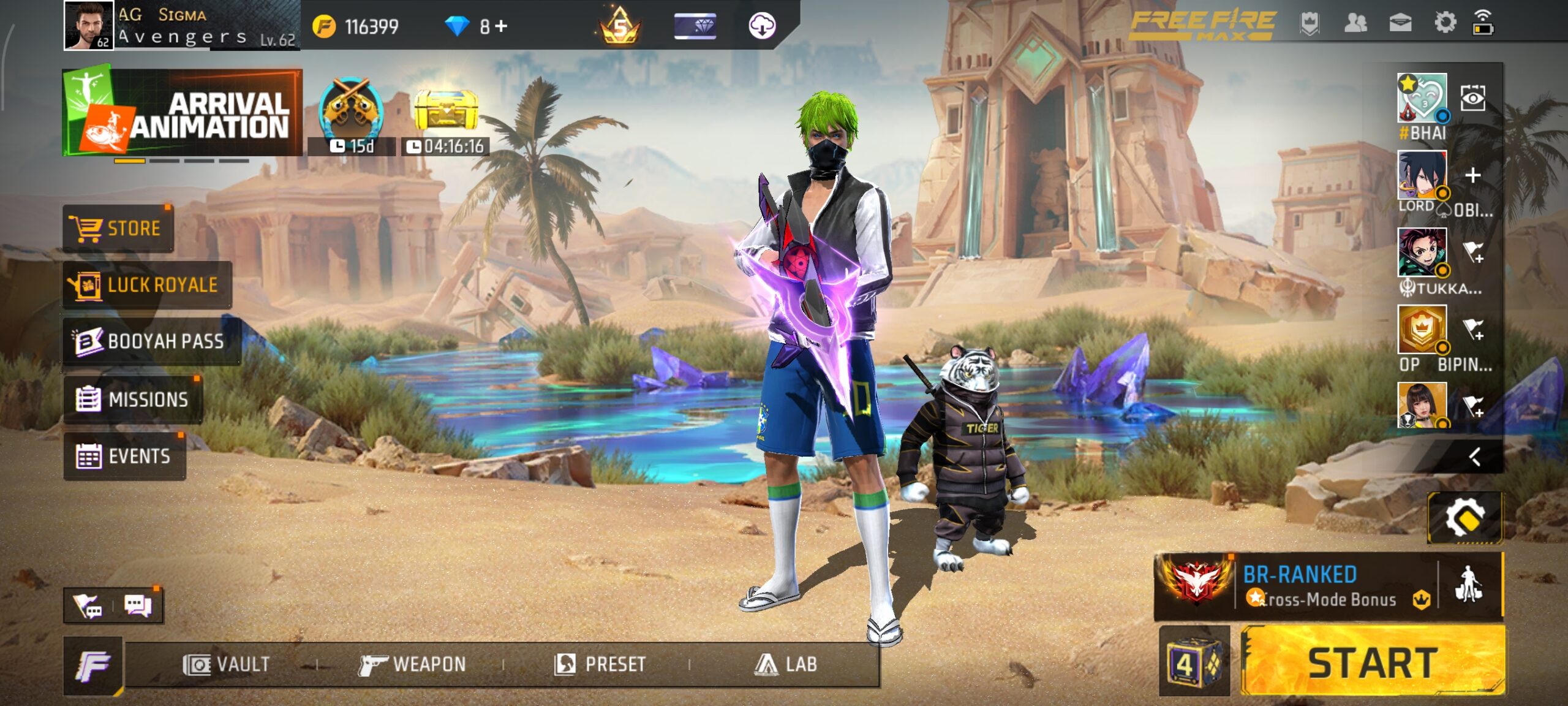Switch to the WEAPON tab
Viewport: 1568px width, 706px height.
414,663
